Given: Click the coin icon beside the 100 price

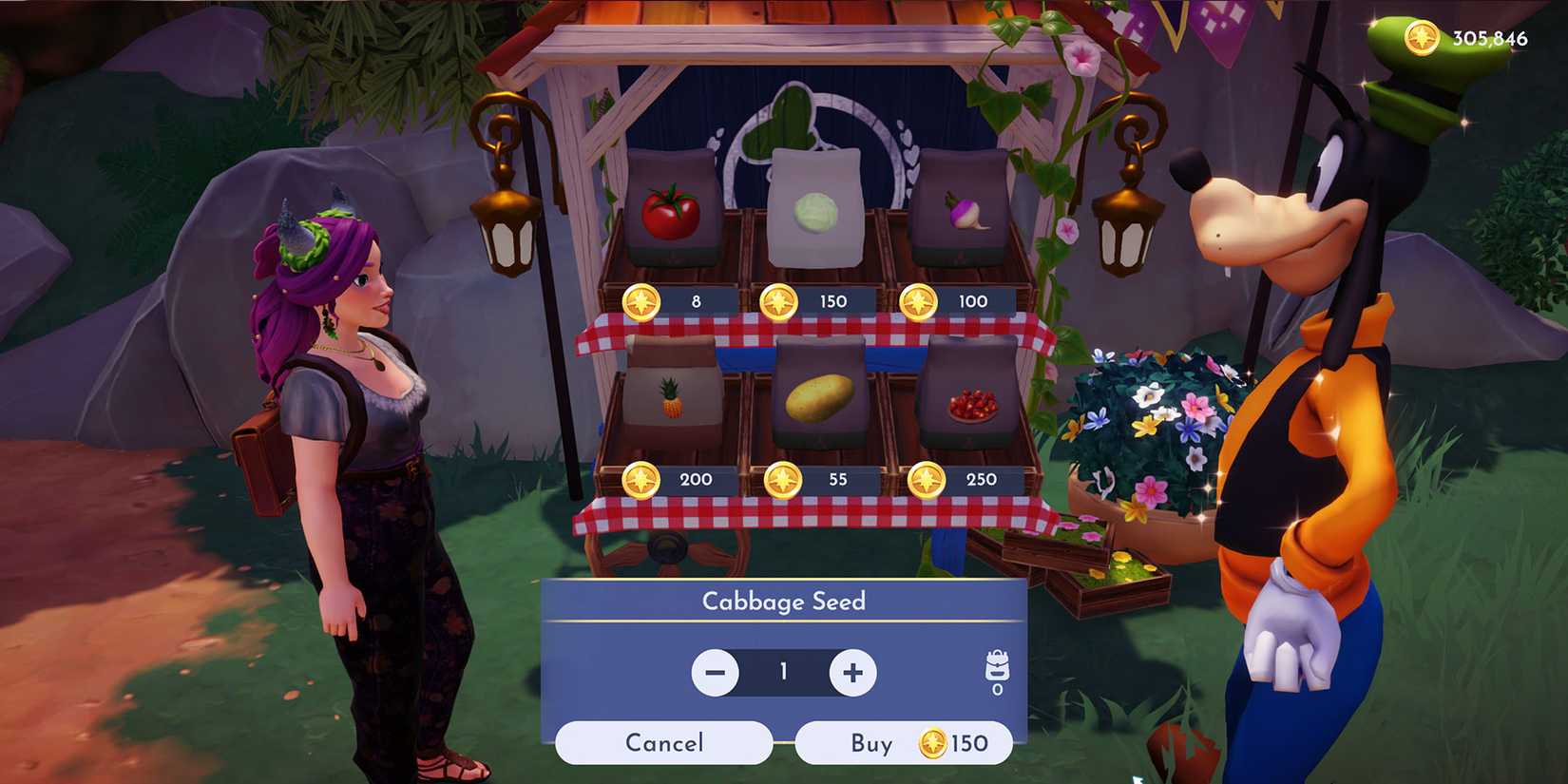Looking at the screenshot, I should pos(918,300).
